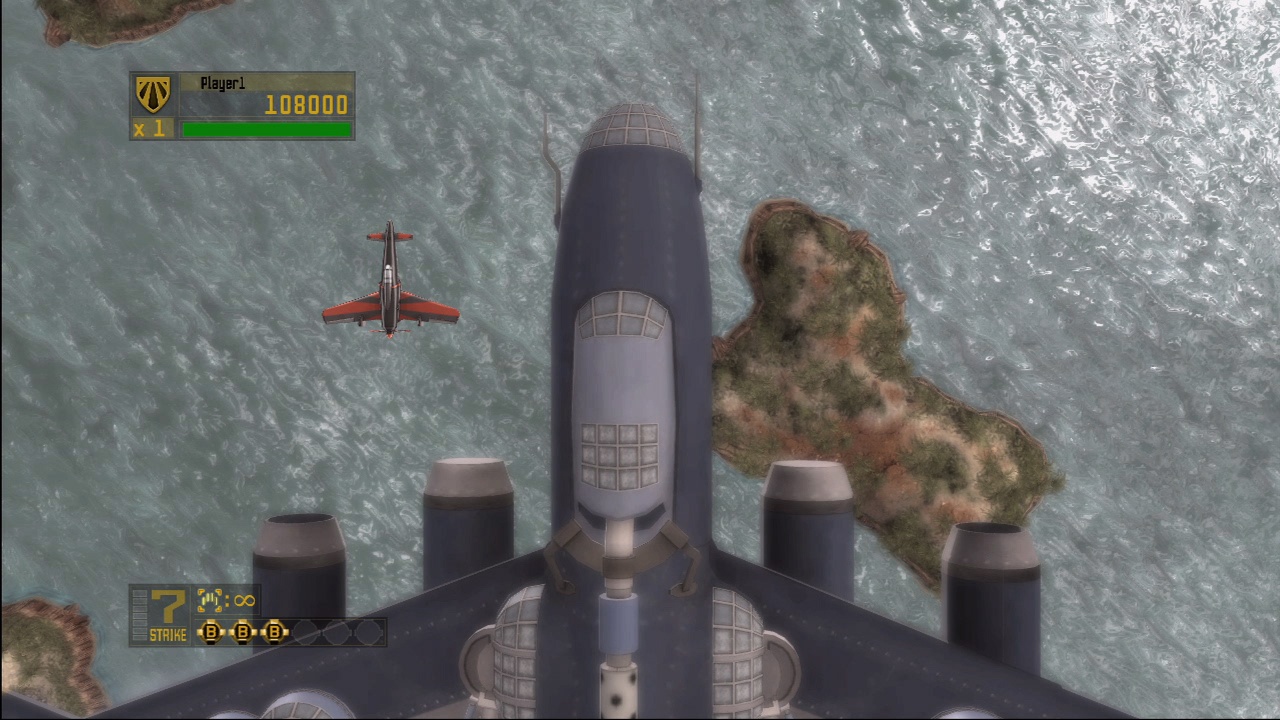This screenshot has height=720, width=1280.
Task: Click an empty bomb slot circle
Action: point(303,631)
